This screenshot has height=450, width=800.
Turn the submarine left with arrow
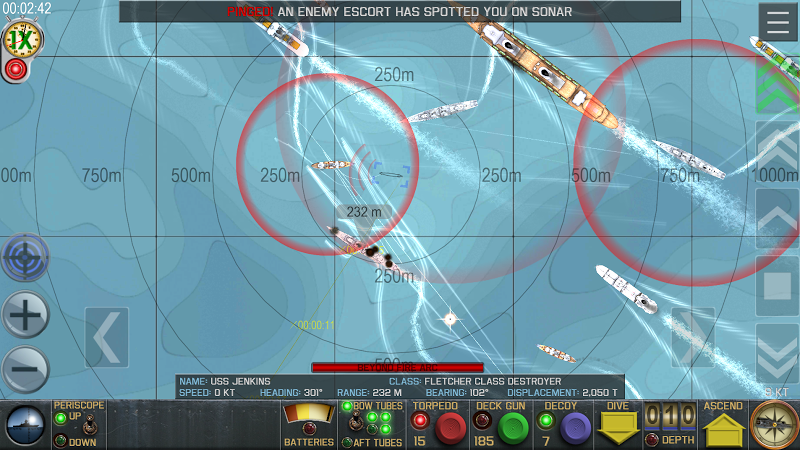click(x=106, y=338)
